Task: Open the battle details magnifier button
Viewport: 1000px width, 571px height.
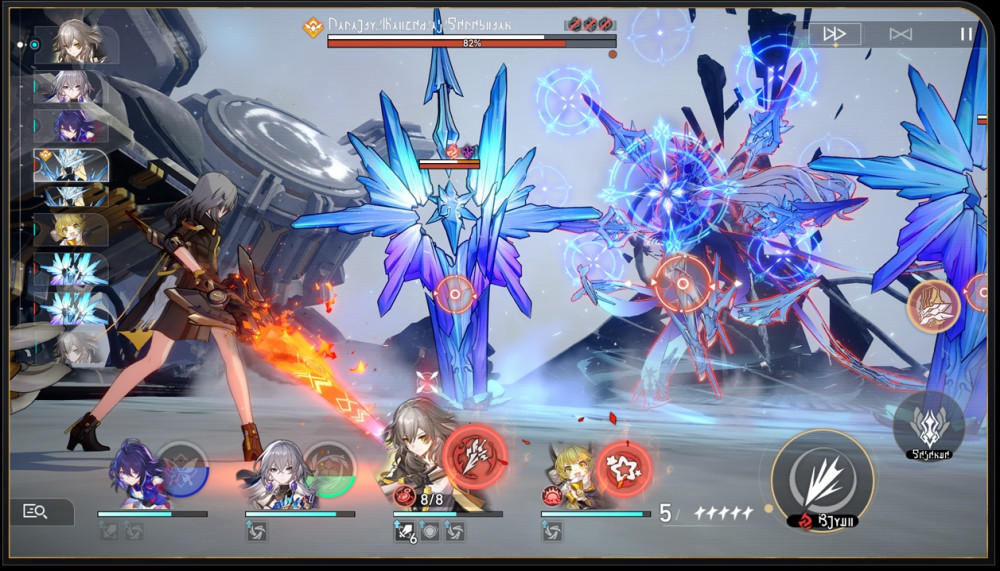Action: click(36, 512)
